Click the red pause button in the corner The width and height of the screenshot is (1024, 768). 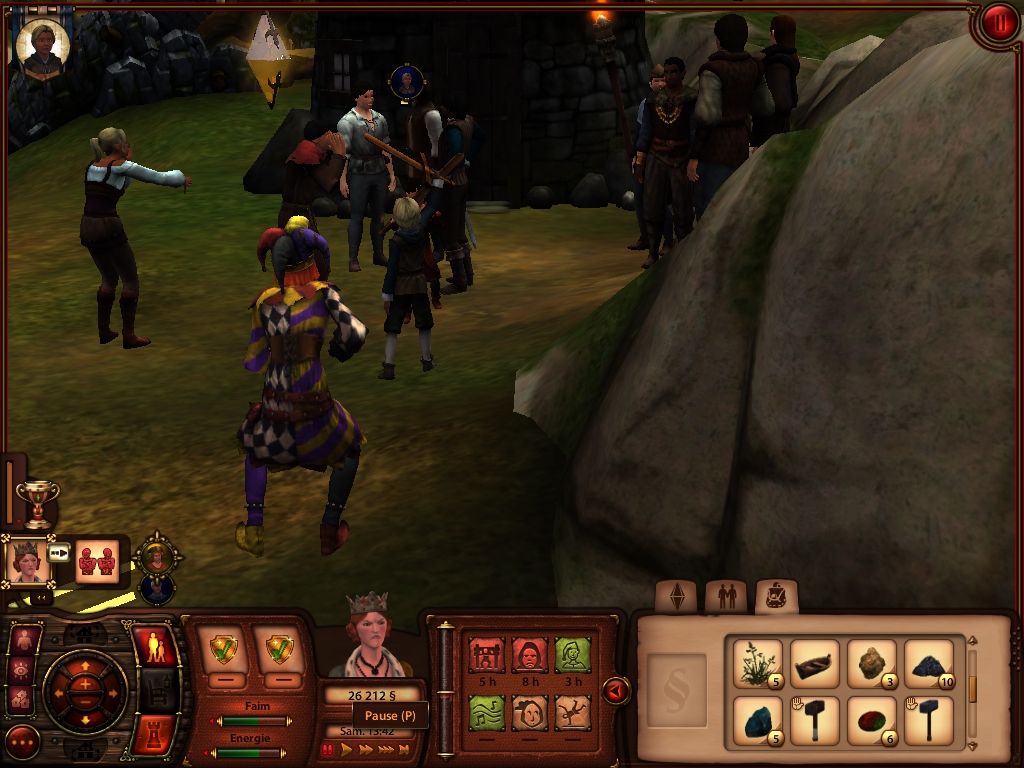(997, 24)
